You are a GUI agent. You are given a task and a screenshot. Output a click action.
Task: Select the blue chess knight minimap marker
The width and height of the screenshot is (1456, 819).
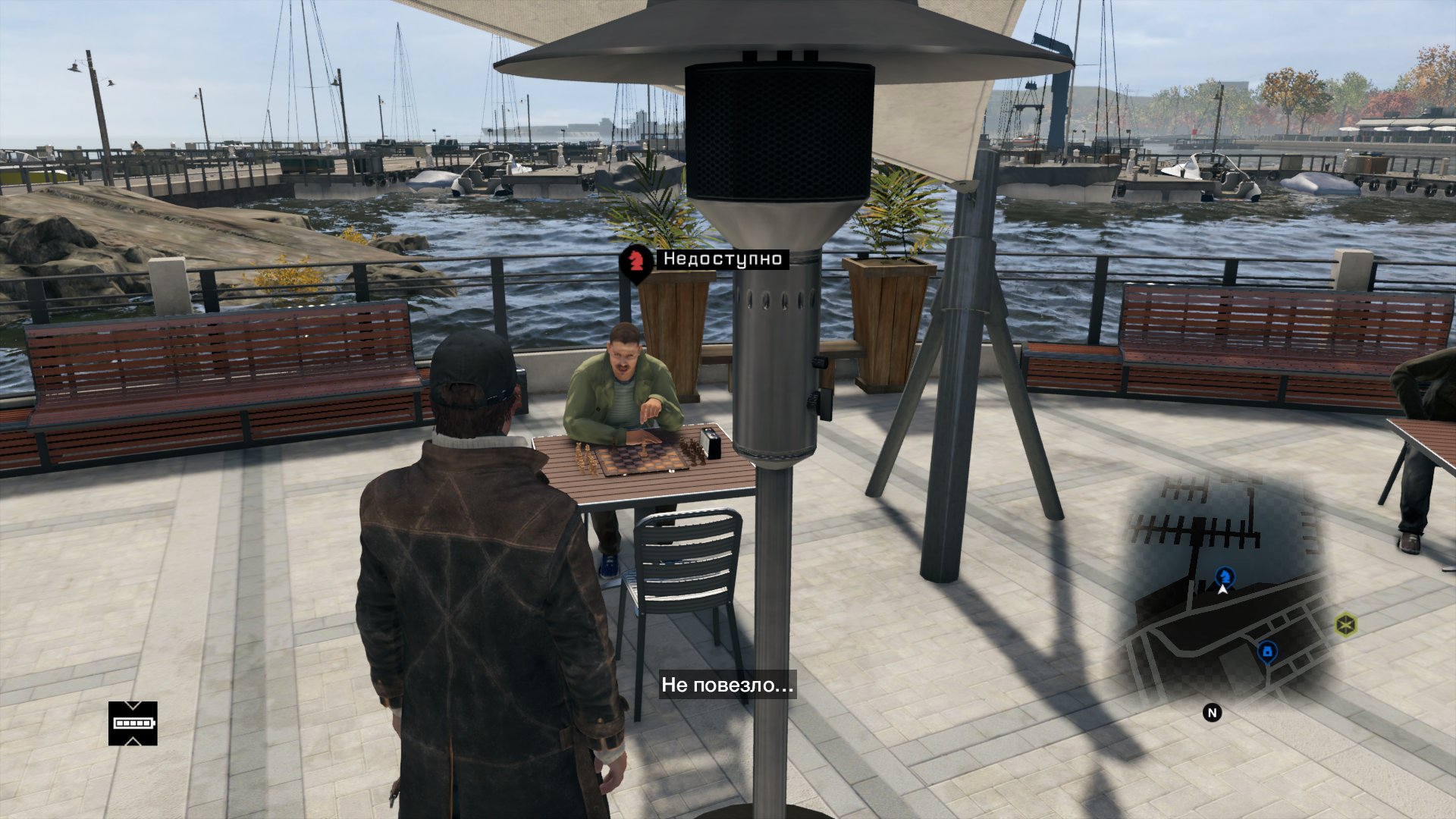click(1224, 576)
